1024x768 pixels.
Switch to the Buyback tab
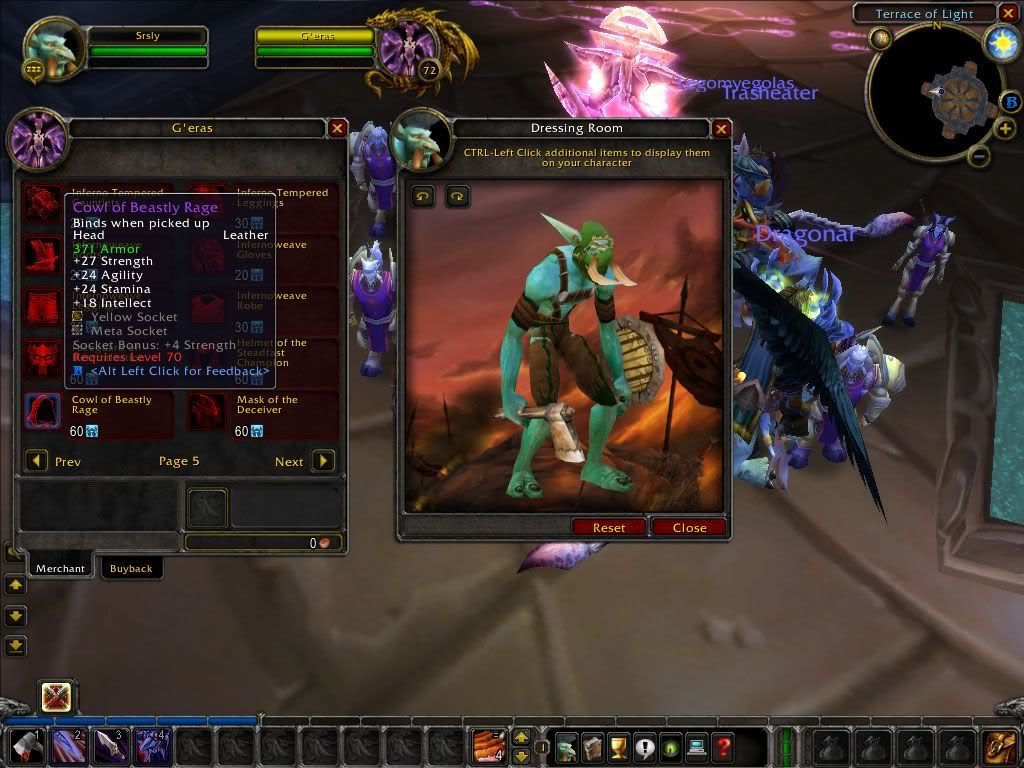tap(131, 568)
